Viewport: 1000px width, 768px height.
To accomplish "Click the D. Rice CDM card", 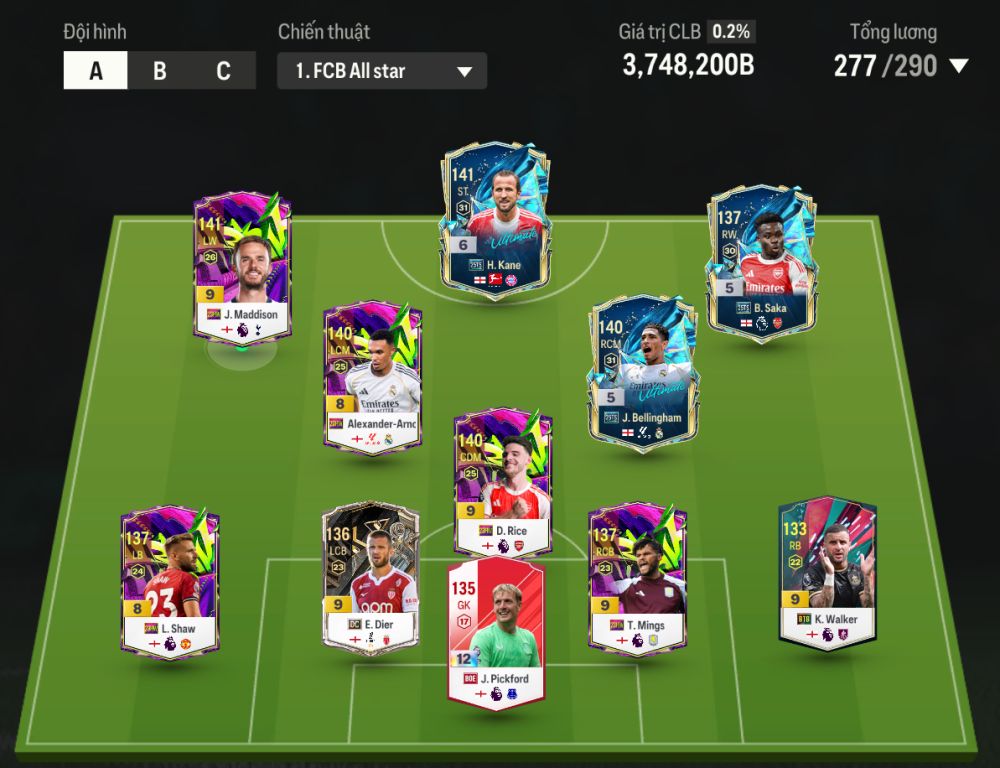I will [x=502, y=482].
